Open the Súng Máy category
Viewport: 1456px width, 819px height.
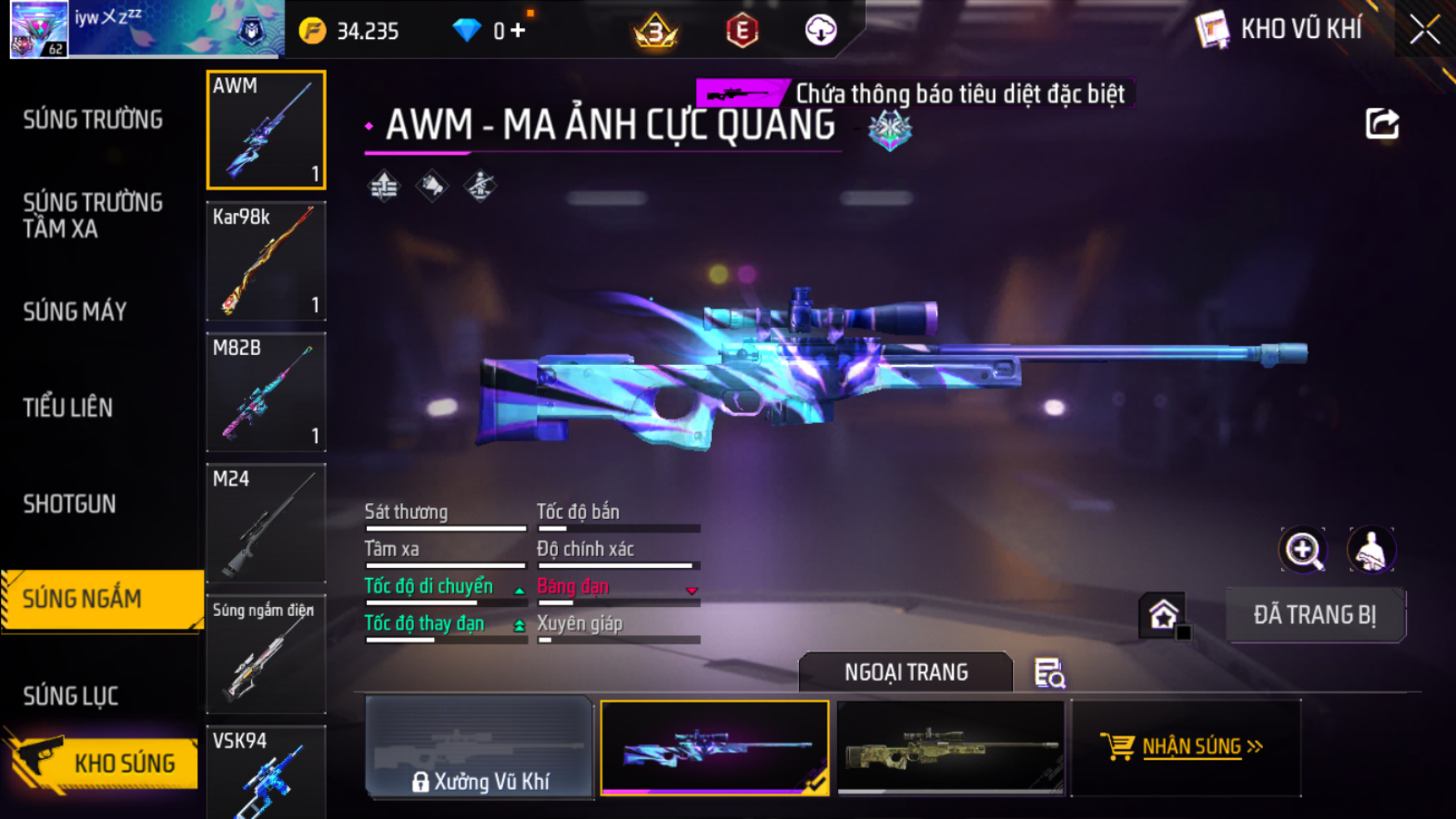76,312
